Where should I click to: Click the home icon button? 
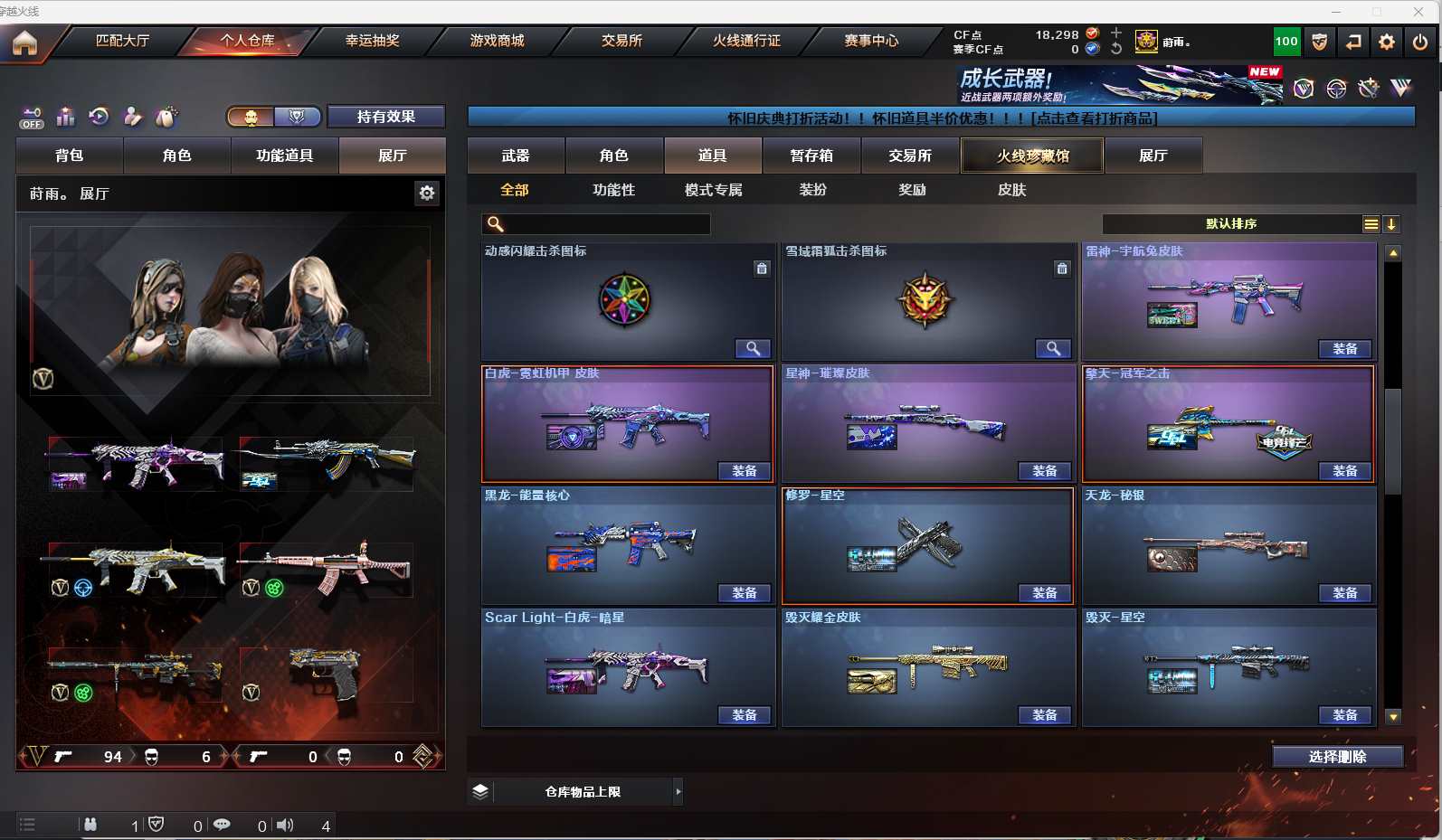click(24, 42)
